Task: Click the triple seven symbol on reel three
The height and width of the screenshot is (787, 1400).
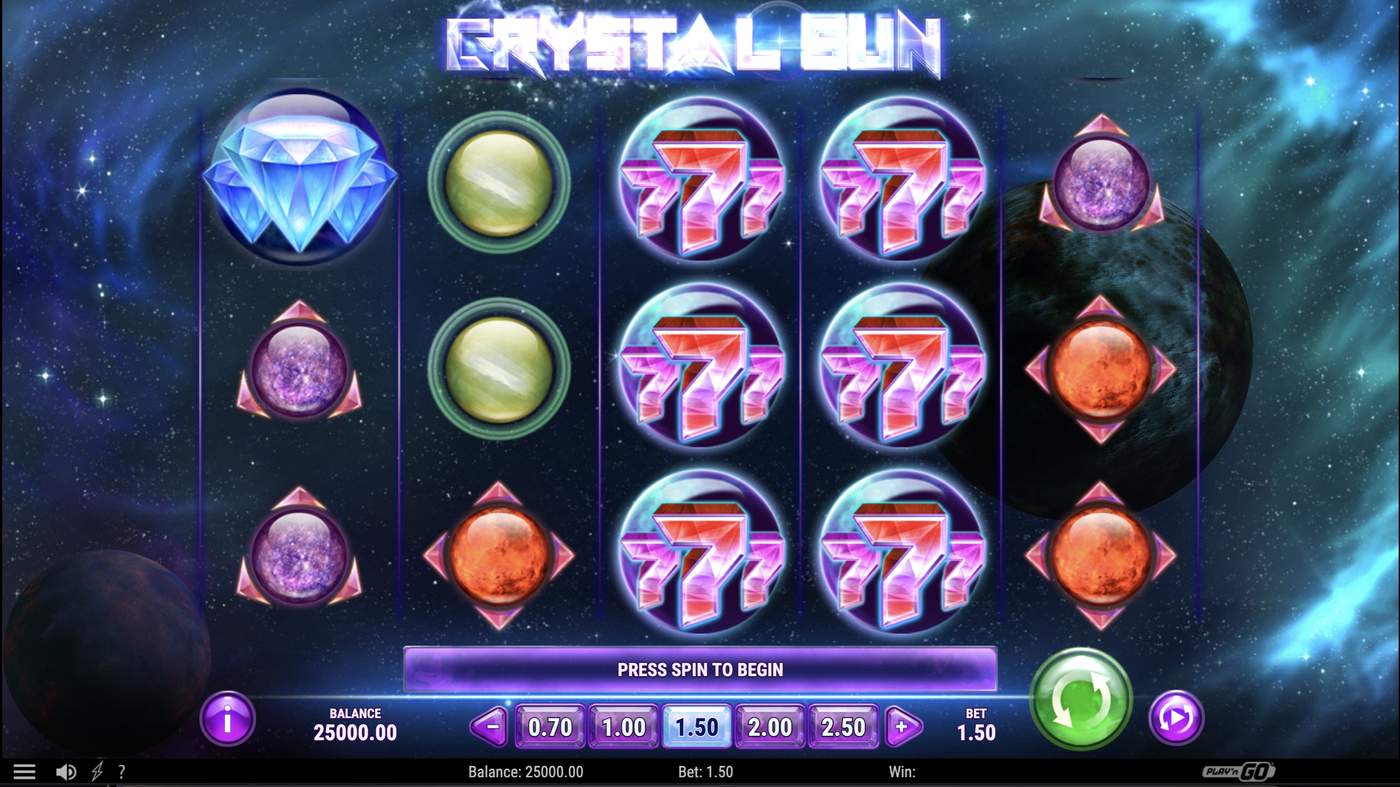Action: tap(700, 370)
